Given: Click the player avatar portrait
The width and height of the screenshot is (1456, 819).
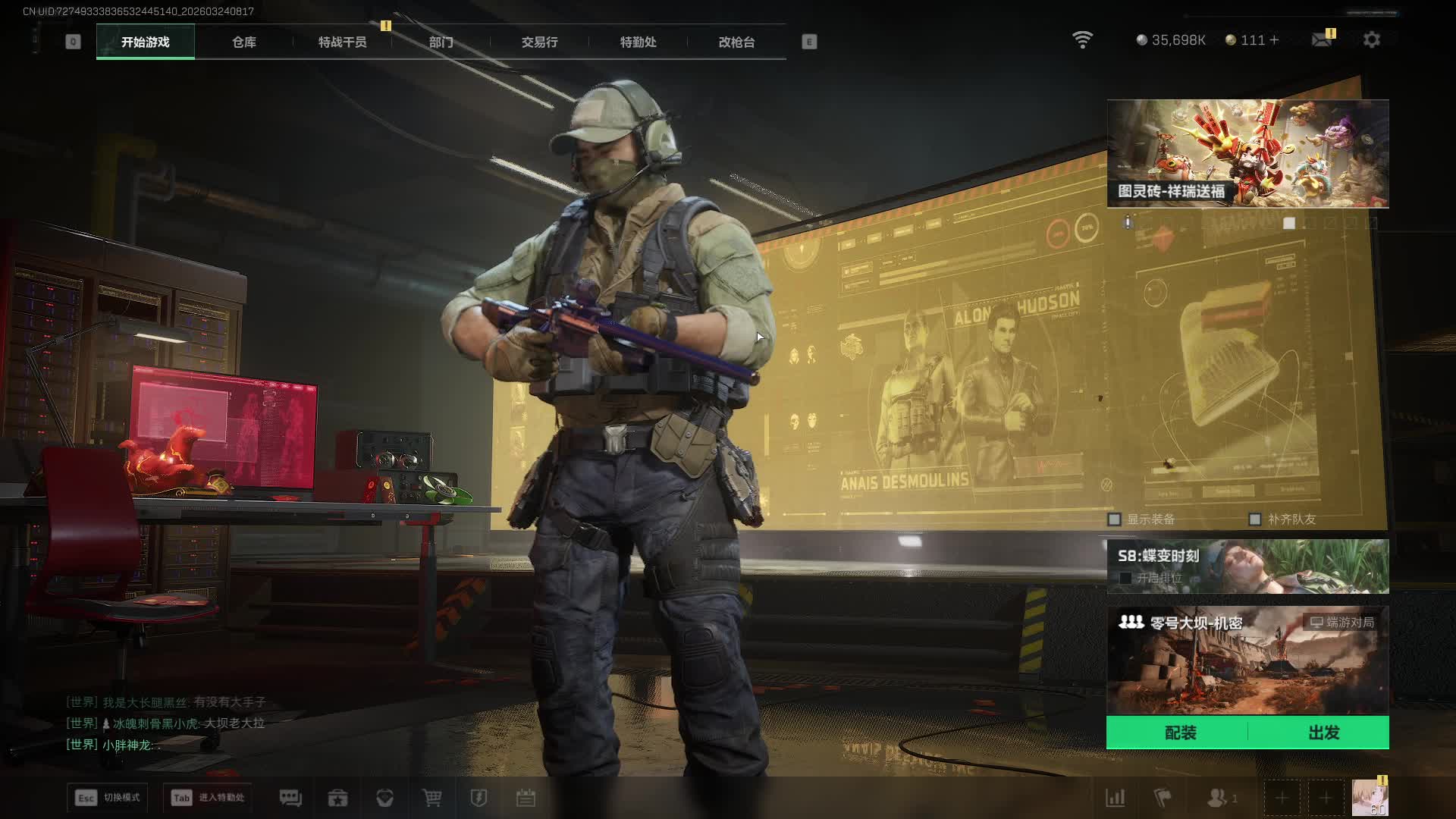Looking at the screenshot, I should (1369, 798).
